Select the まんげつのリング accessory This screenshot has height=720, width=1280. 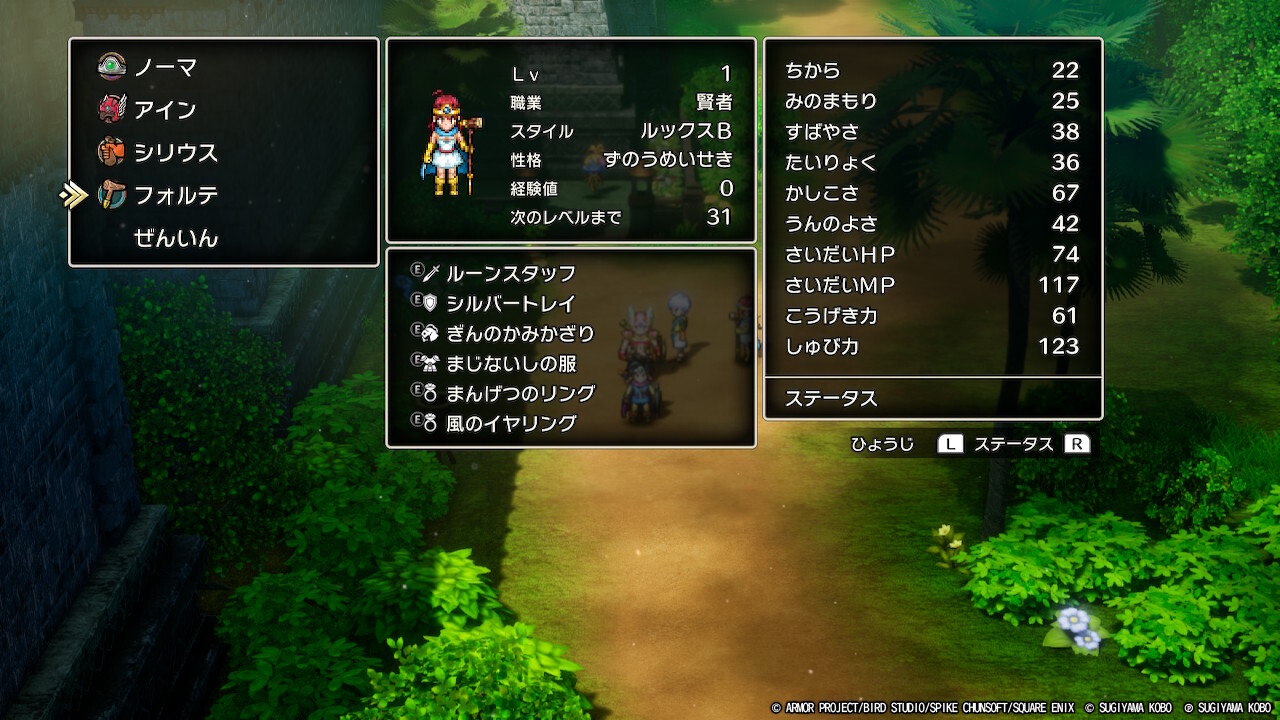pos(519,393)
